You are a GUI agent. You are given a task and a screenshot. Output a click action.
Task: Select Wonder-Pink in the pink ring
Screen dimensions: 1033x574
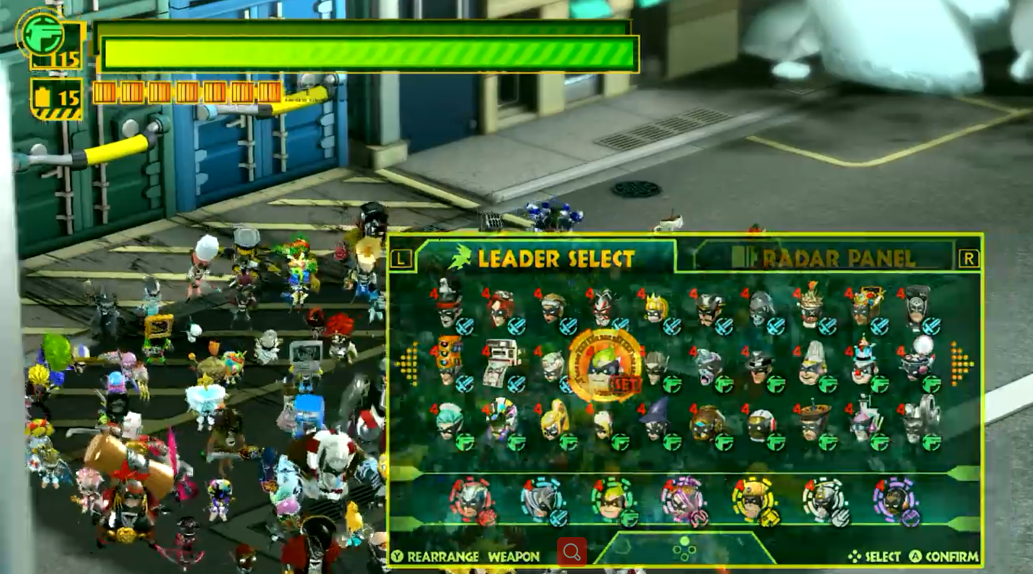click(684, 499)
